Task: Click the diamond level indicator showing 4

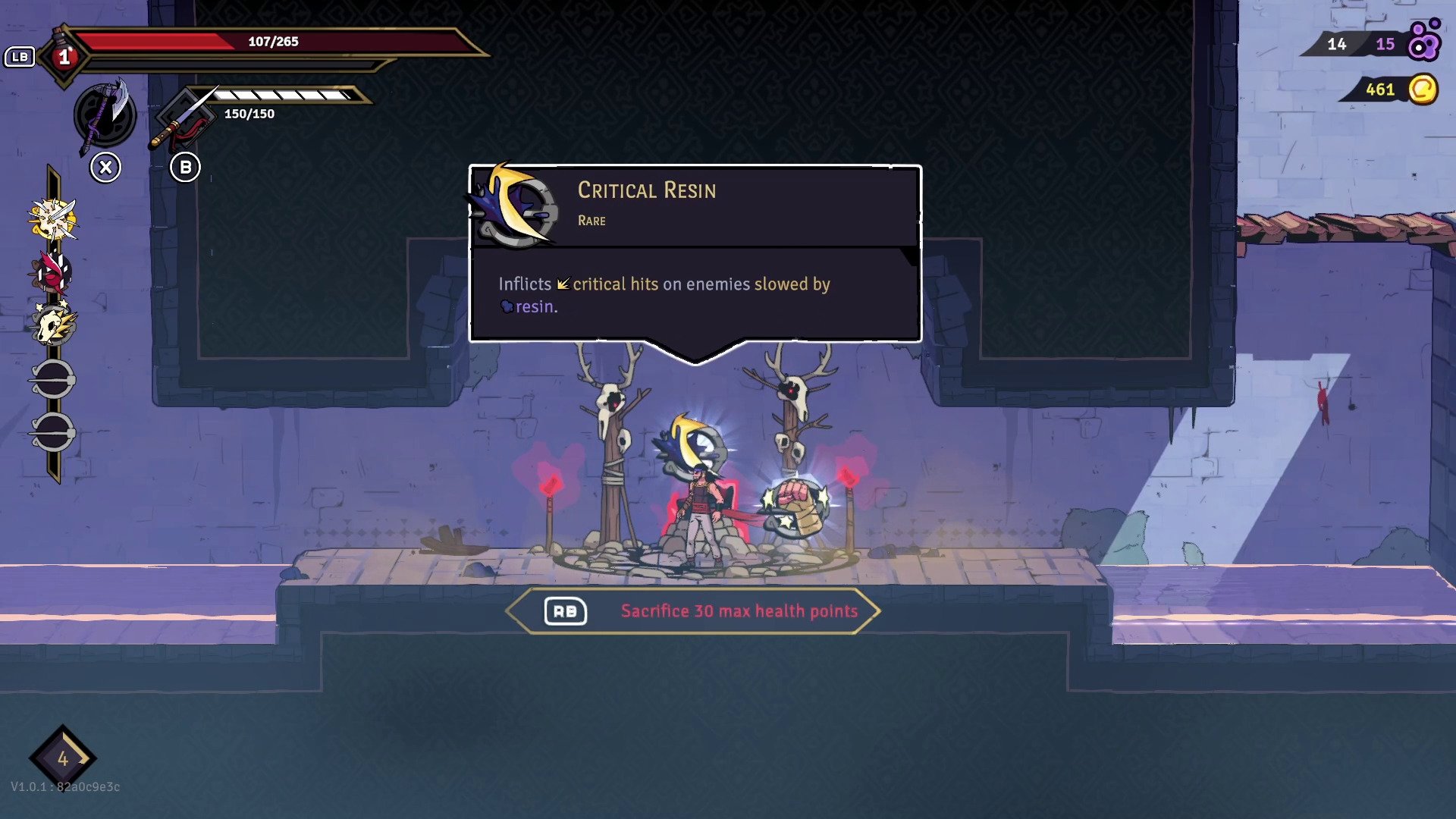Action: (x=63, y=758)
